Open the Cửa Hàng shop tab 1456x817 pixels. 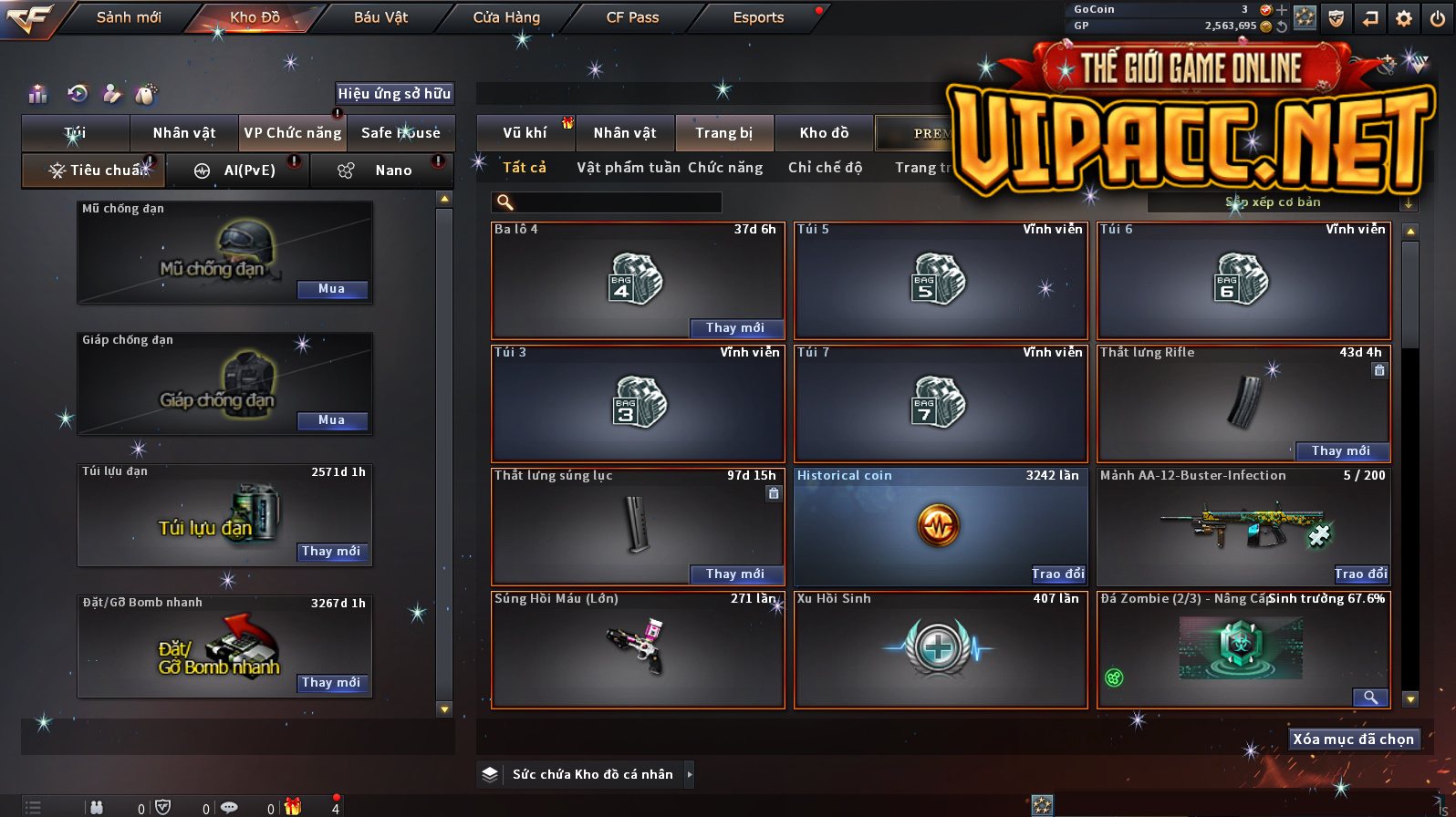506,17
